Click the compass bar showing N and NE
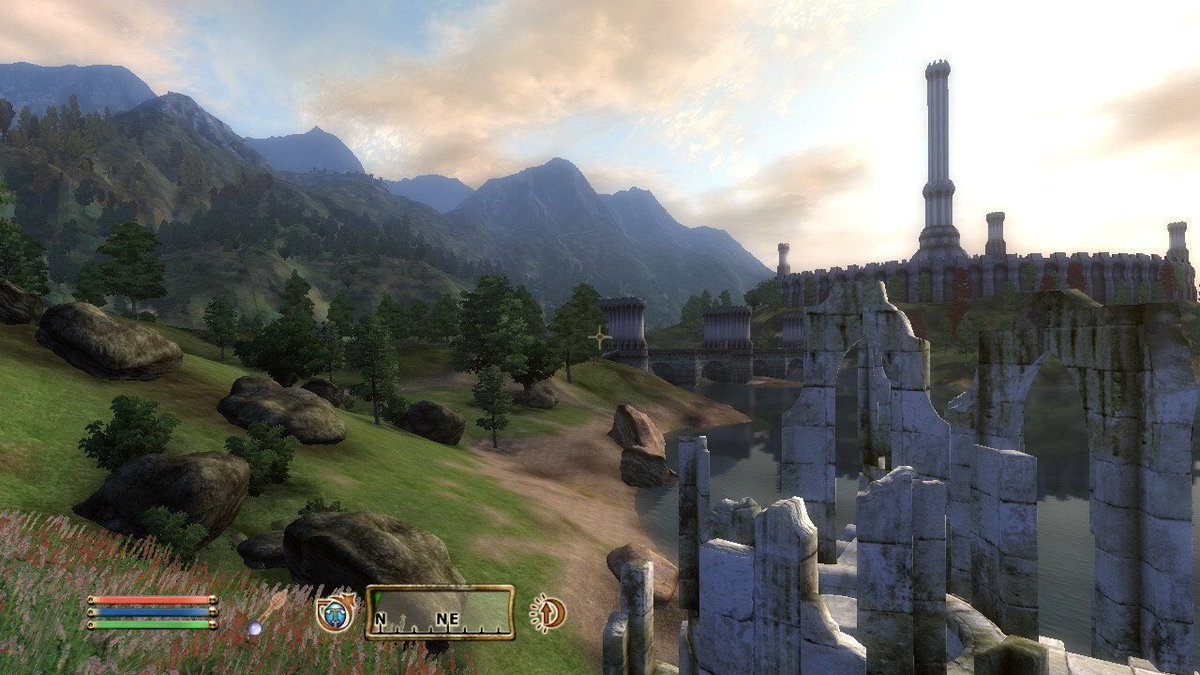The image size is (1200, 675). click(x=439, y=612)
